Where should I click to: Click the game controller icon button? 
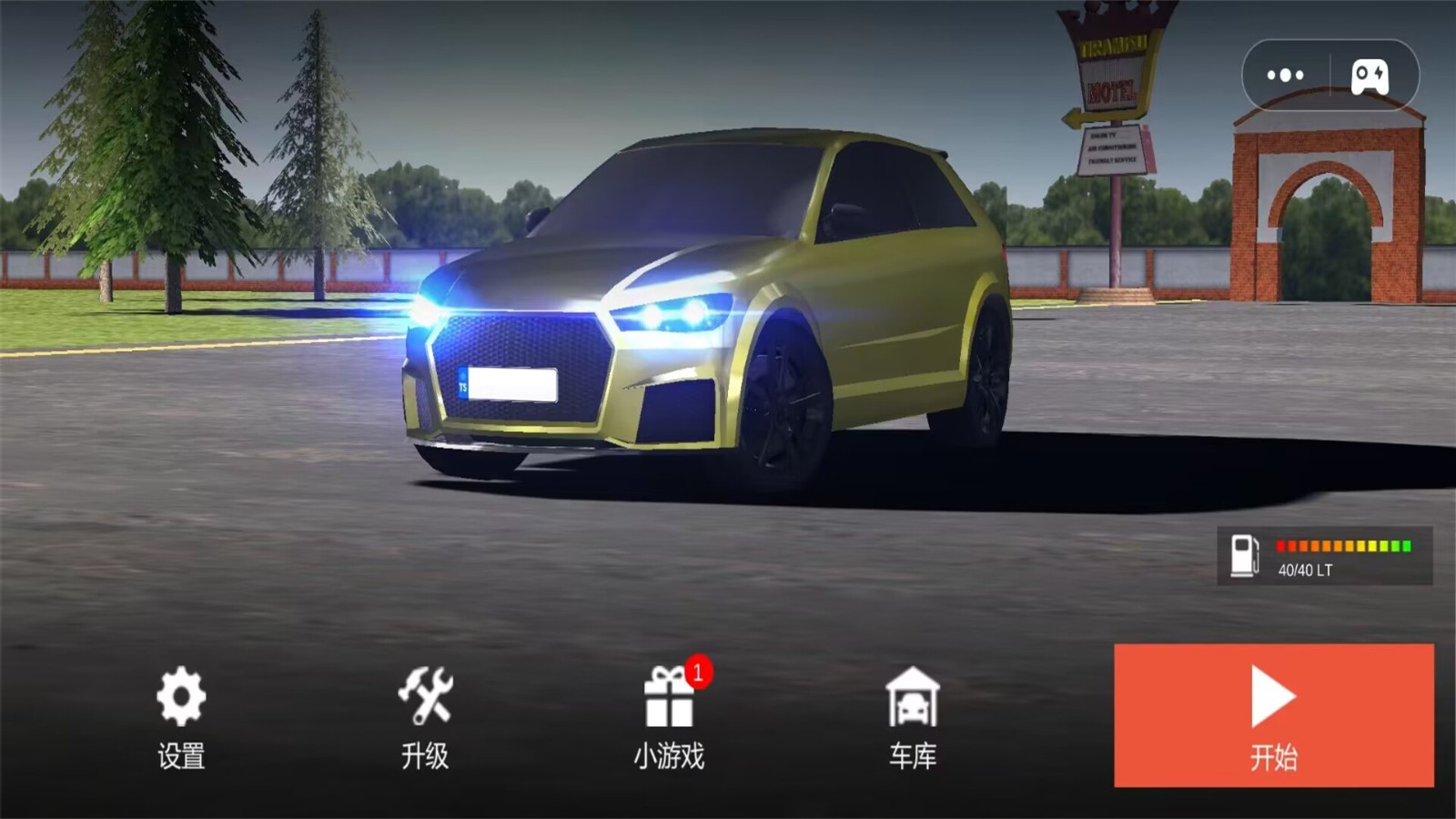tap(1370, 76)
